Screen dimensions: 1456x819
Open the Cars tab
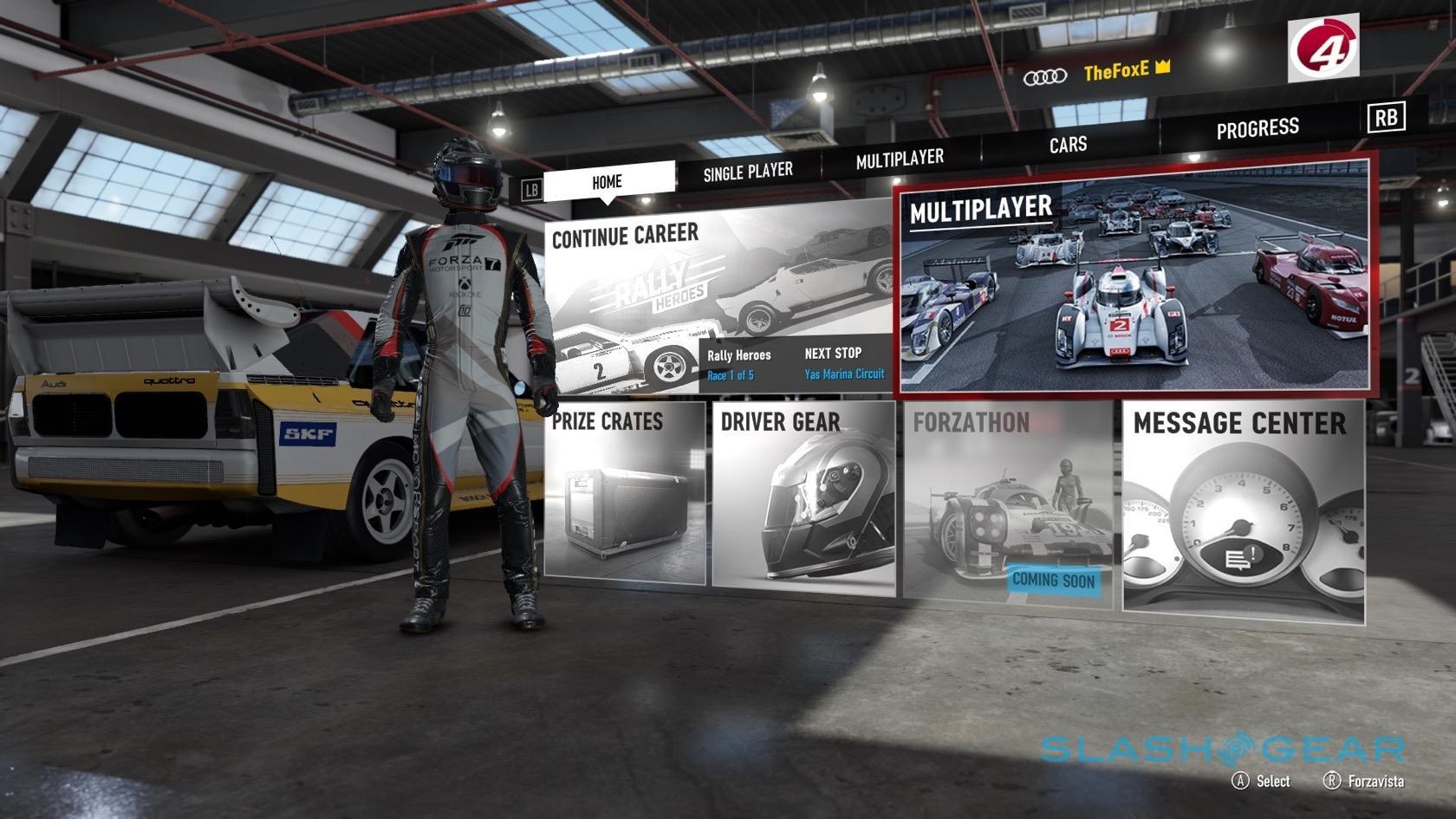pos(1068,144)
